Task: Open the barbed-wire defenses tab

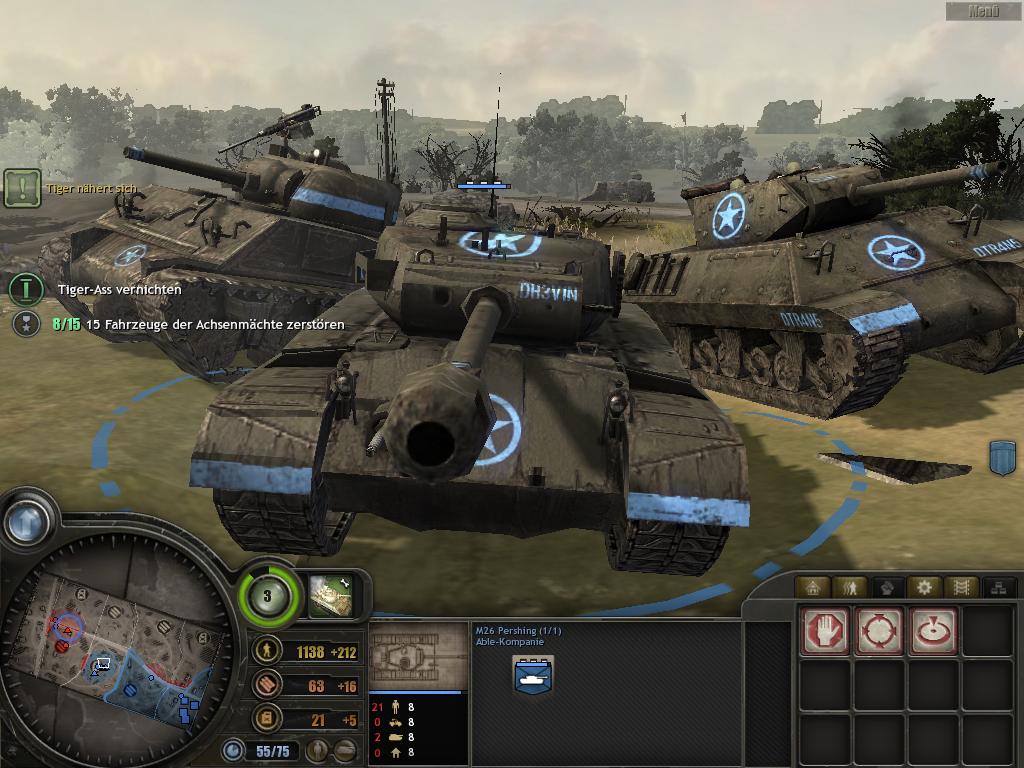Action: 959,587
